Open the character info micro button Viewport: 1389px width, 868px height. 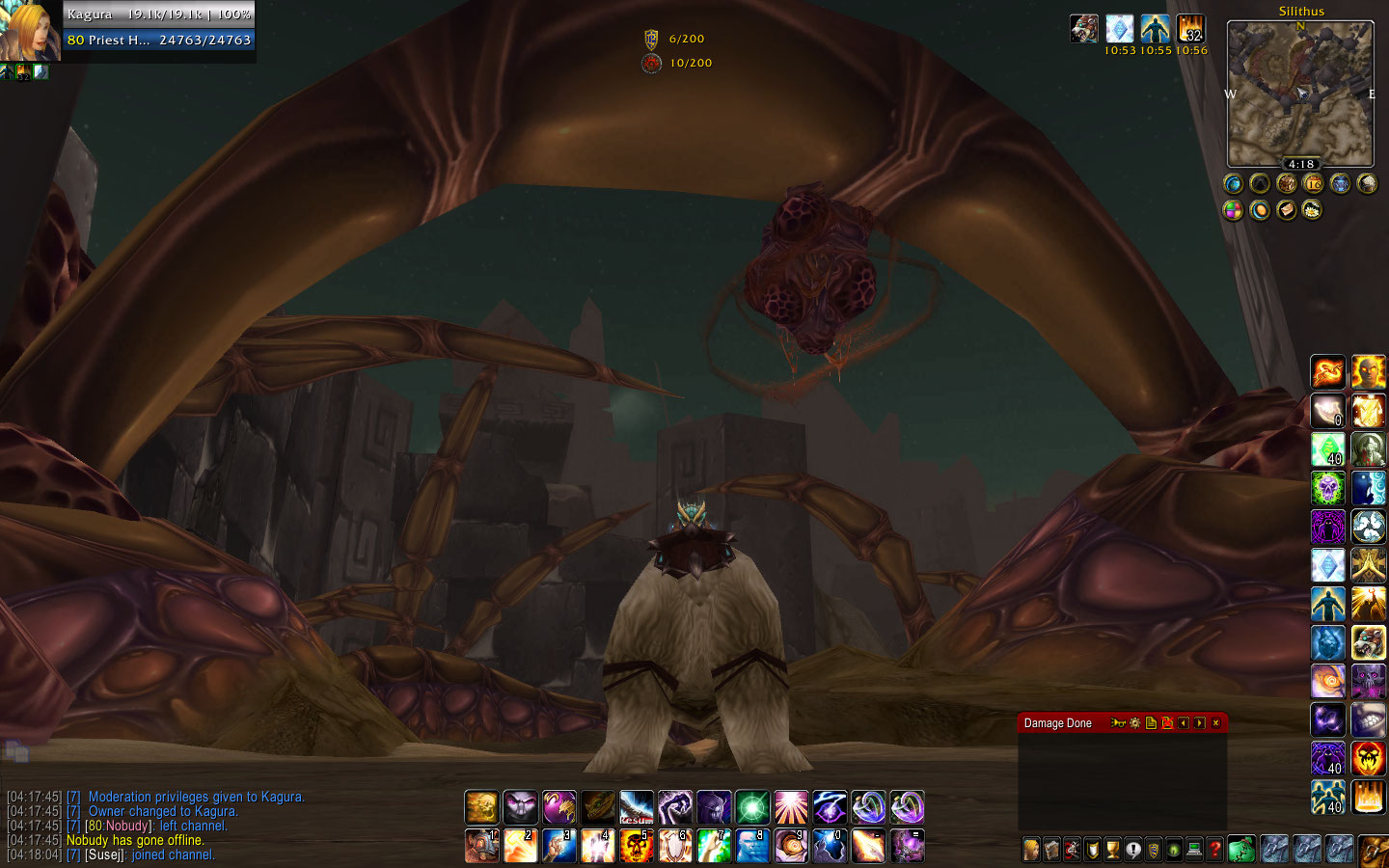1031,850
